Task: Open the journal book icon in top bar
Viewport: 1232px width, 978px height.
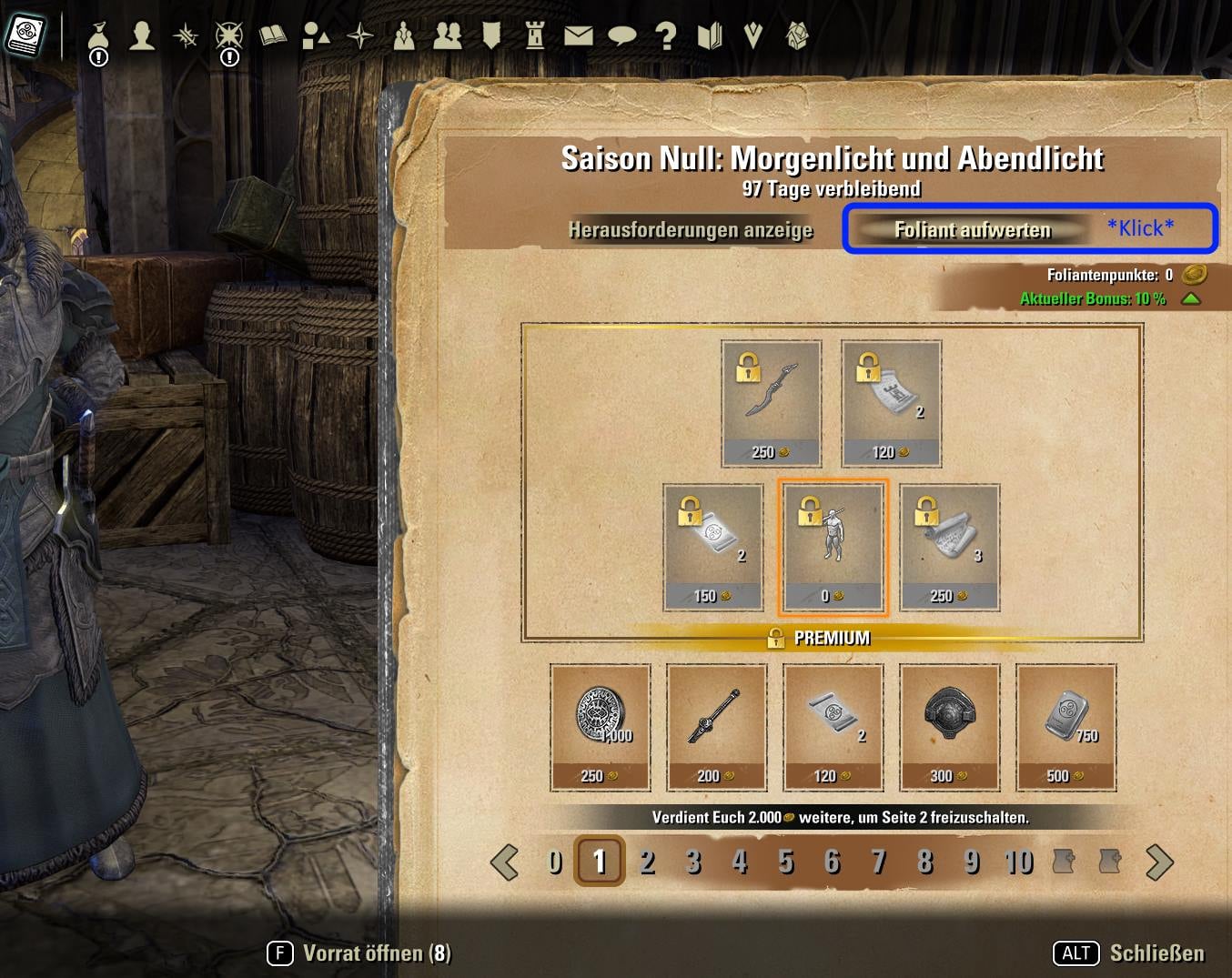Action: 272,35
